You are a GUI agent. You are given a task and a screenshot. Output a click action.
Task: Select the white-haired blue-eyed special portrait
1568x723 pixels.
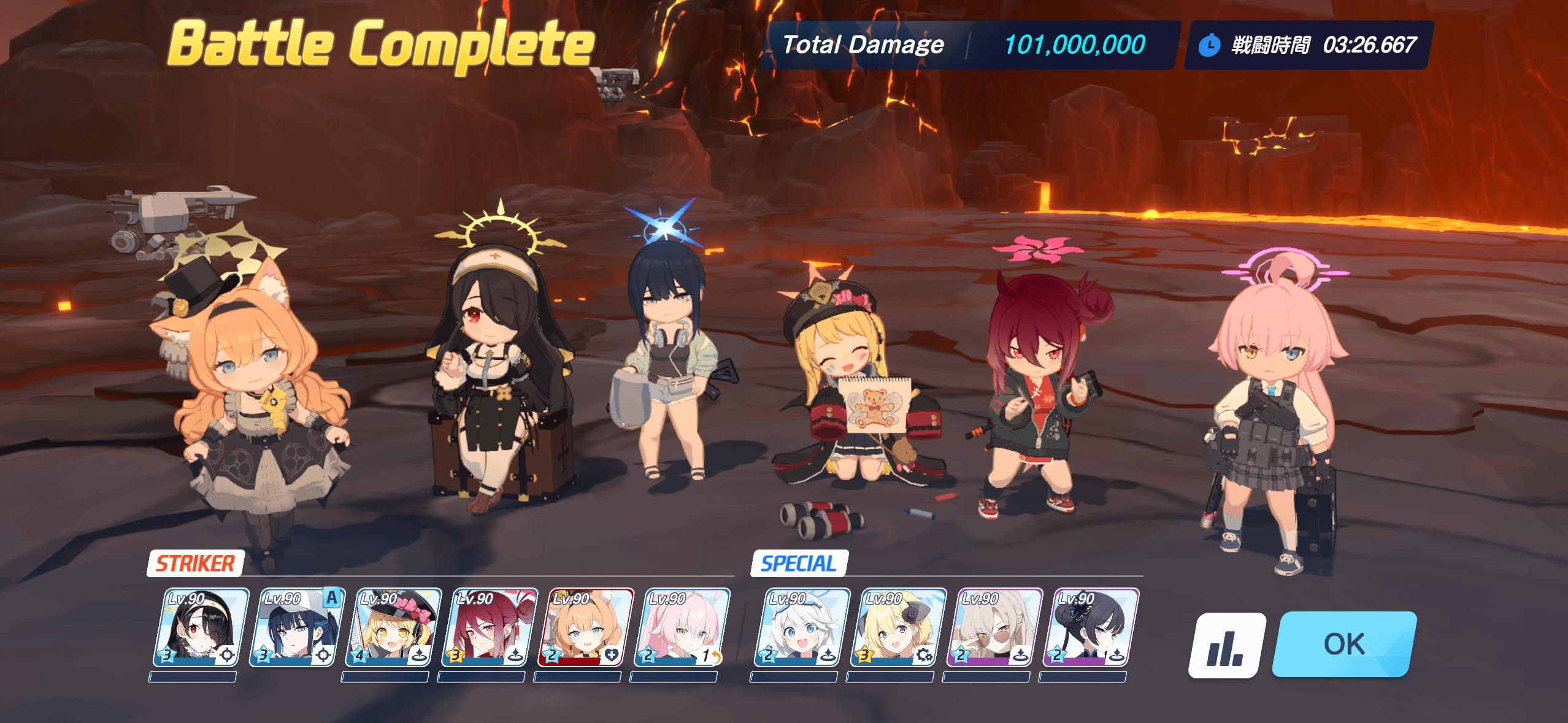click(802, 627)
